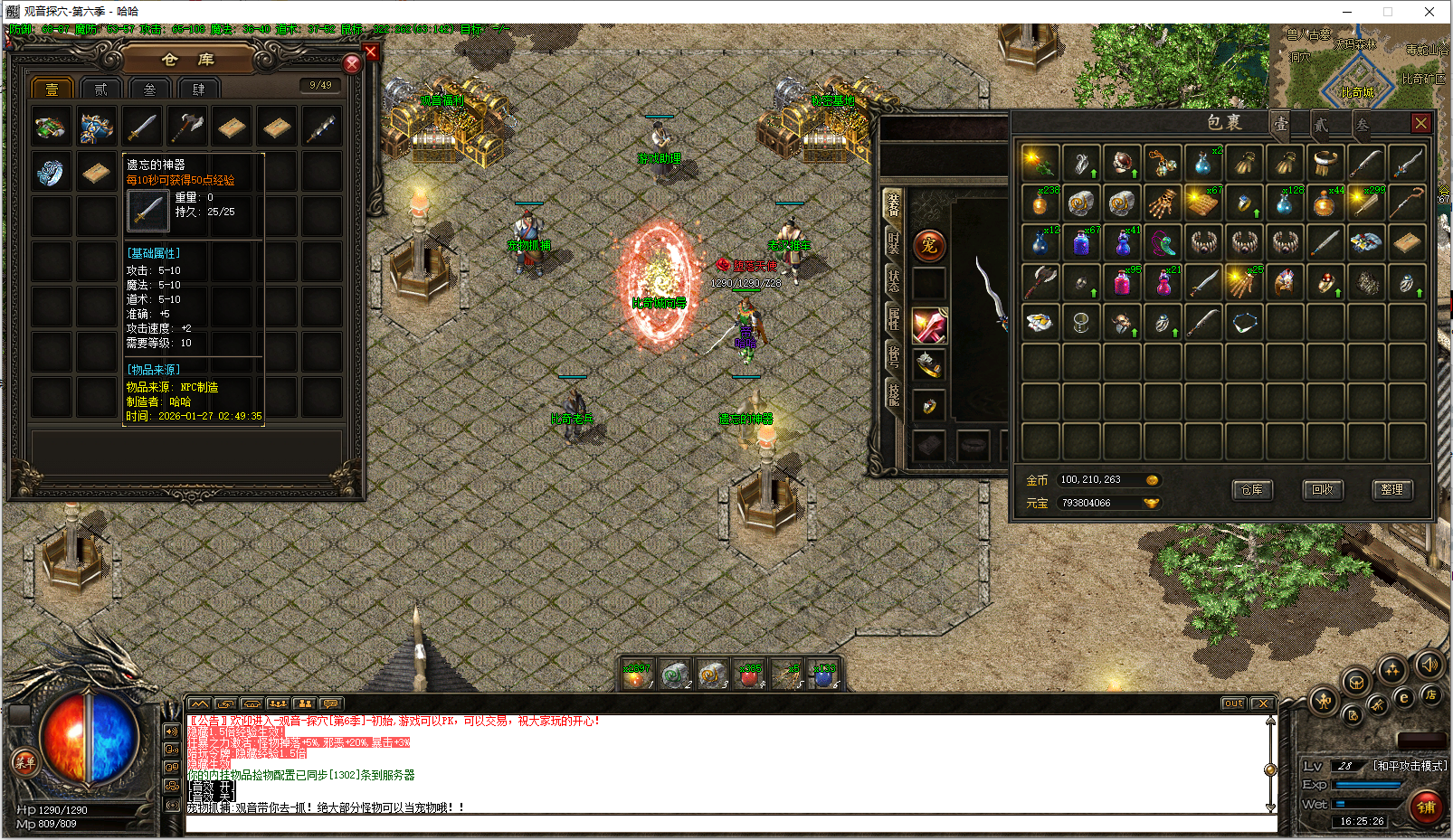Open the 店 shop icon

coord(1430,694)
